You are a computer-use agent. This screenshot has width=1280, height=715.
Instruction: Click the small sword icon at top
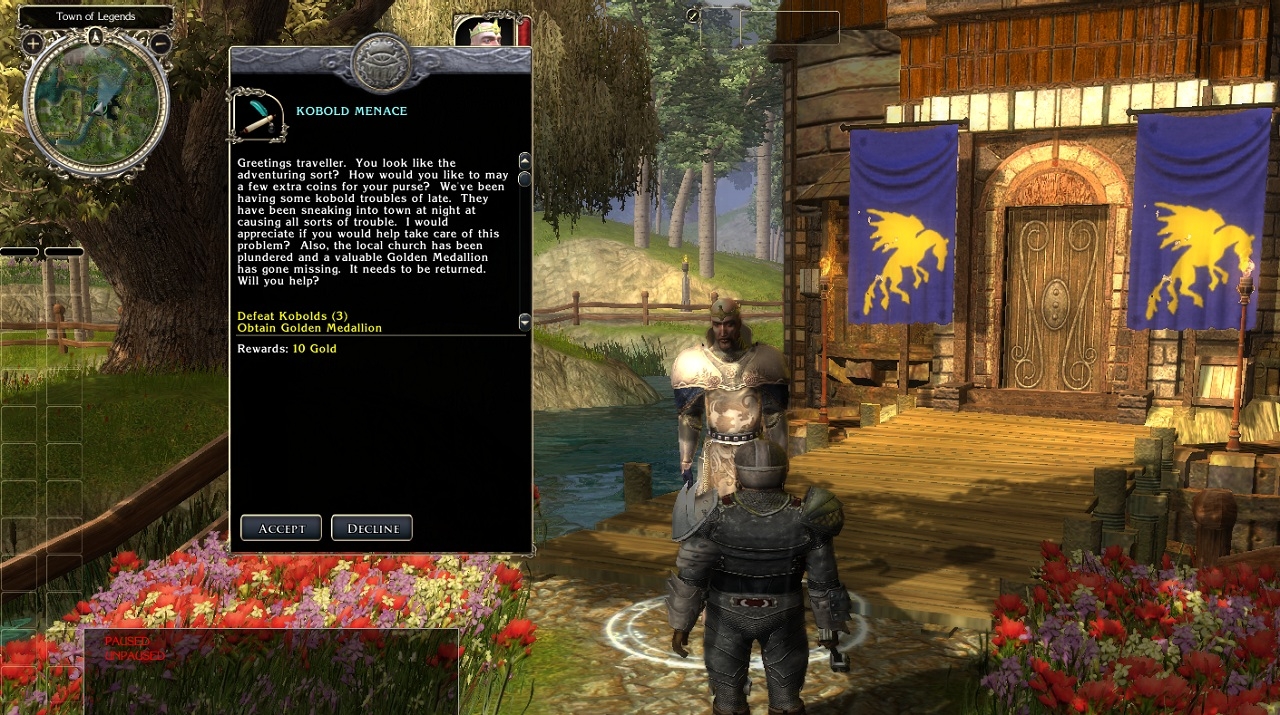pos(693,16)
